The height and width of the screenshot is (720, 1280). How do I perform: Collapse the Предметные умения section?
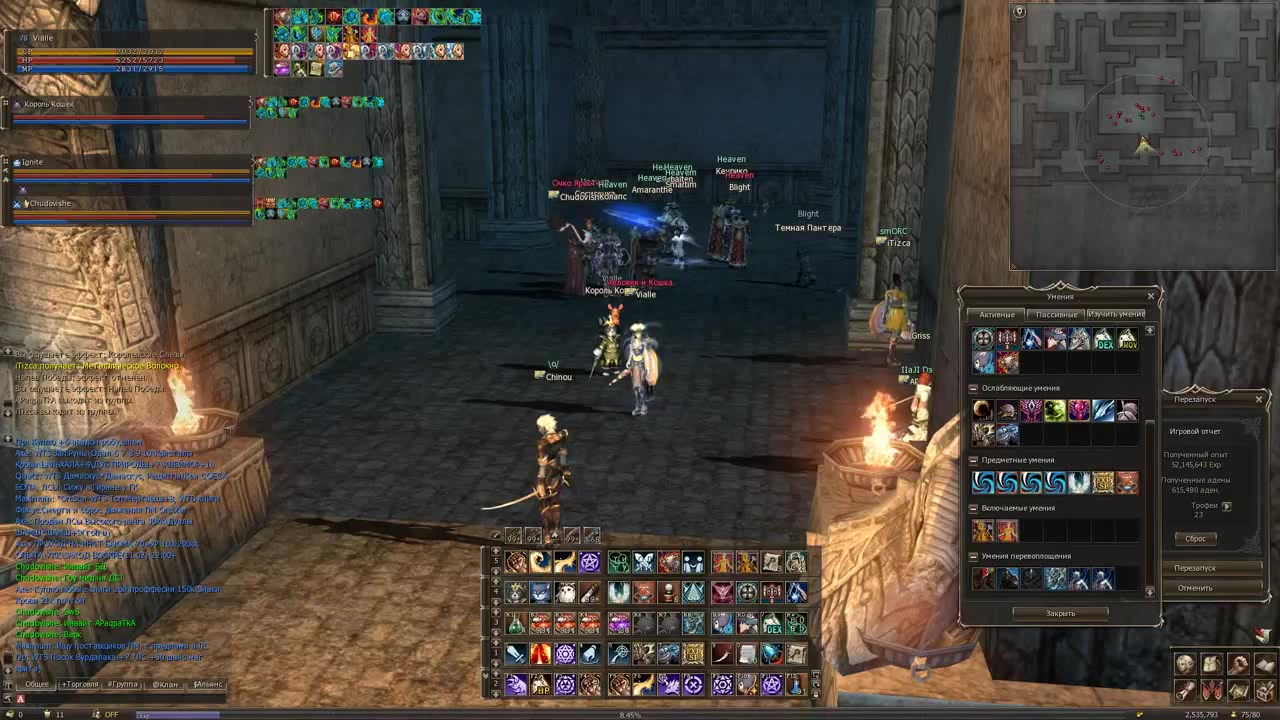pos(973,460)
